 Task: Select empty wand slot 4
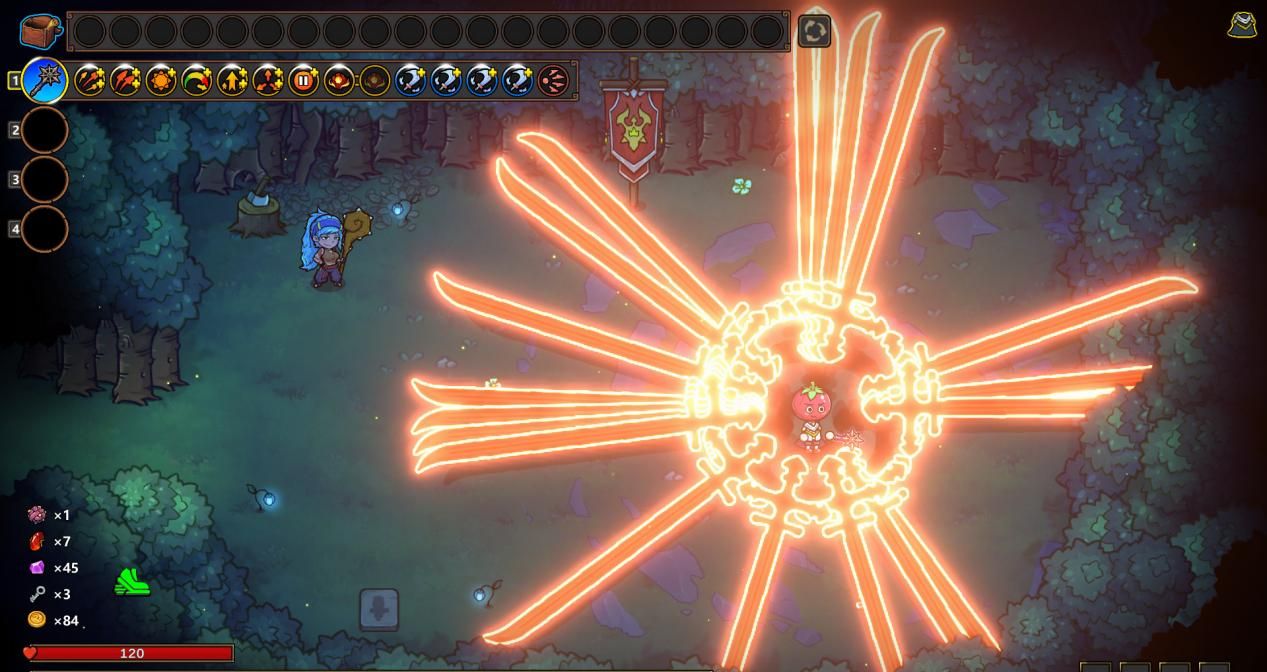(x=45, y=229)
